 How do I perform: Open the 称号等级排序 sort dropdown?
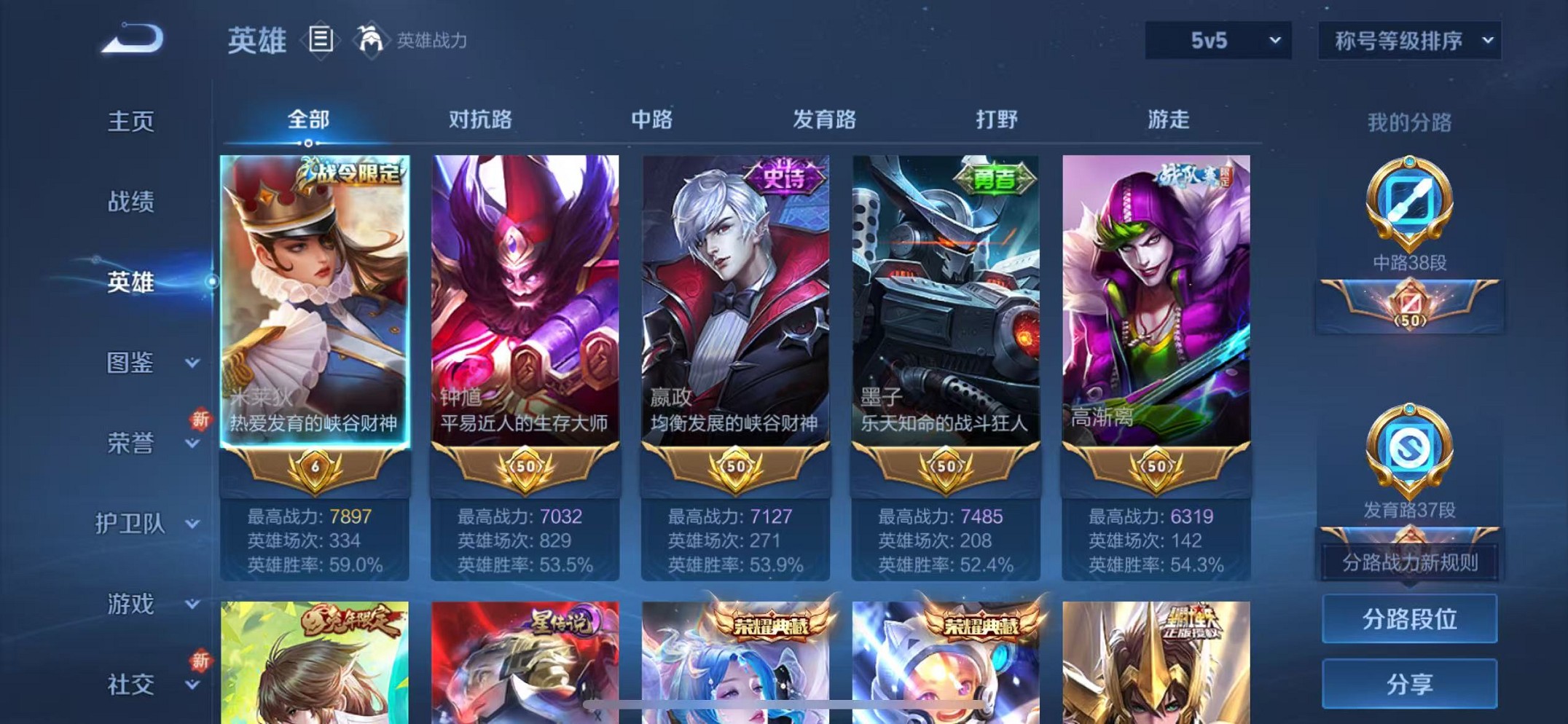pyautogui.click(x=1408, y=41)
